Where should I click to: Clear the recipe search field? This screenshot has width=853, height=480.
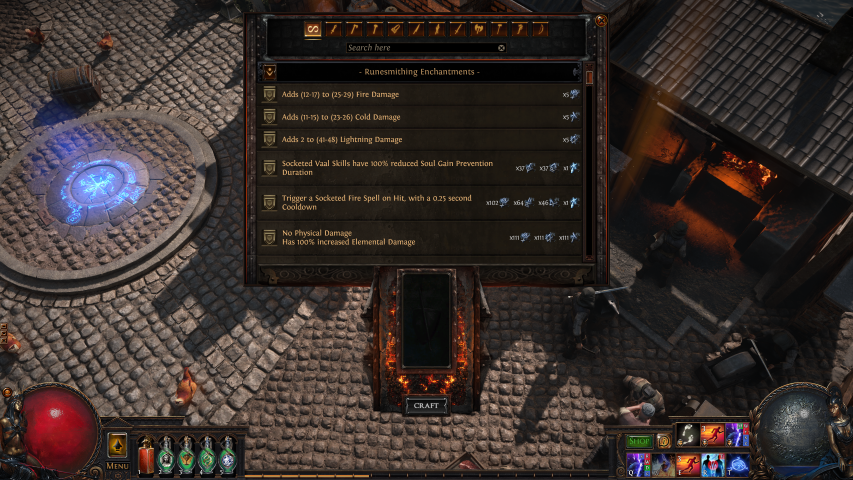click(x=501, y=47)
